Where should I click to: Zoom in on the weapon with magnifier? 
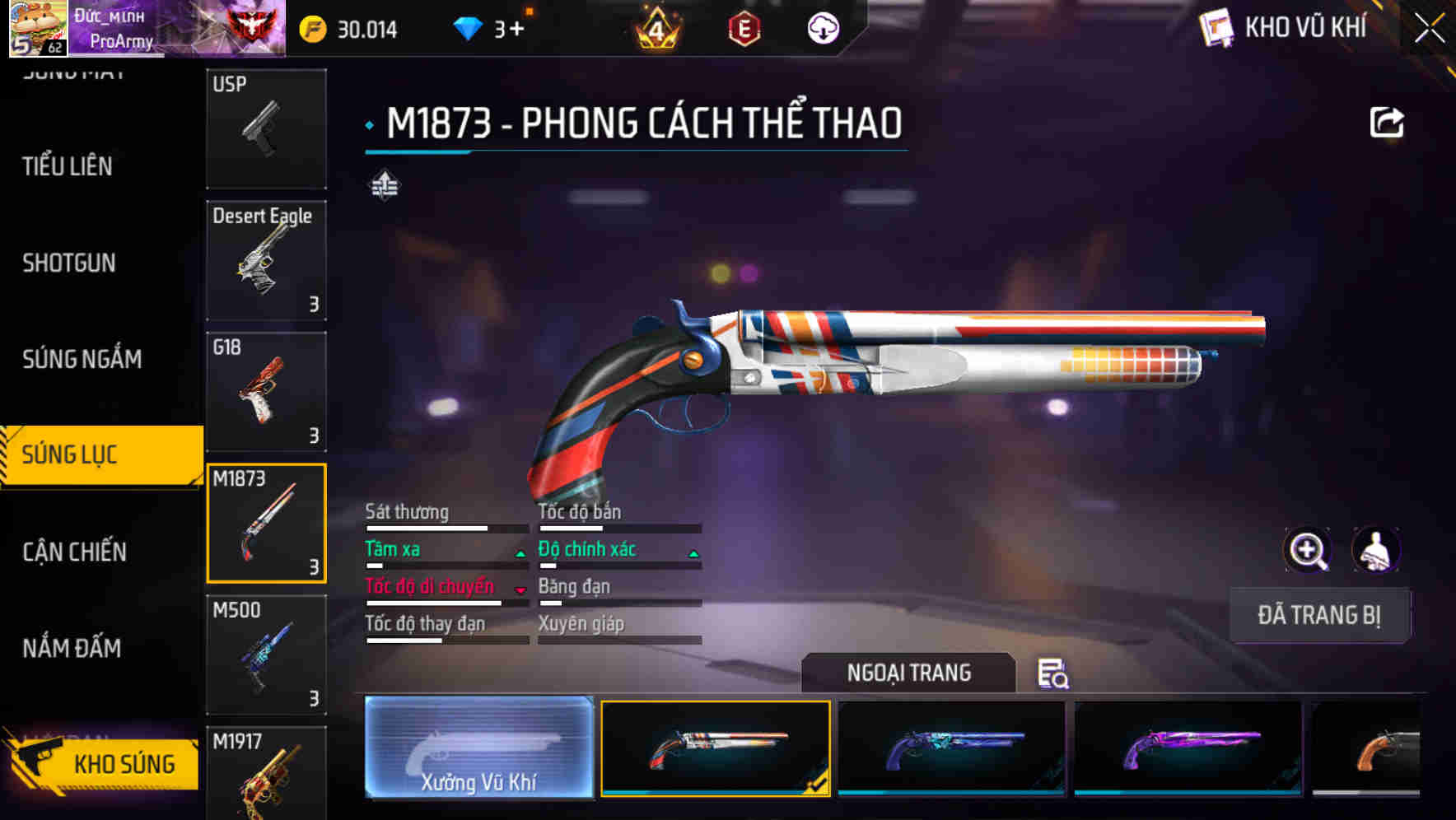coord(1308,550)
